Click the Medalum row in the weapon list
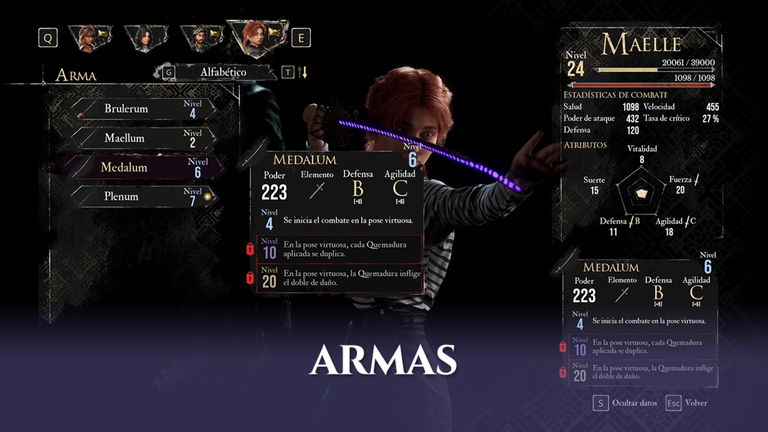This screenshot has width=768, height=432. click(140, 167)
